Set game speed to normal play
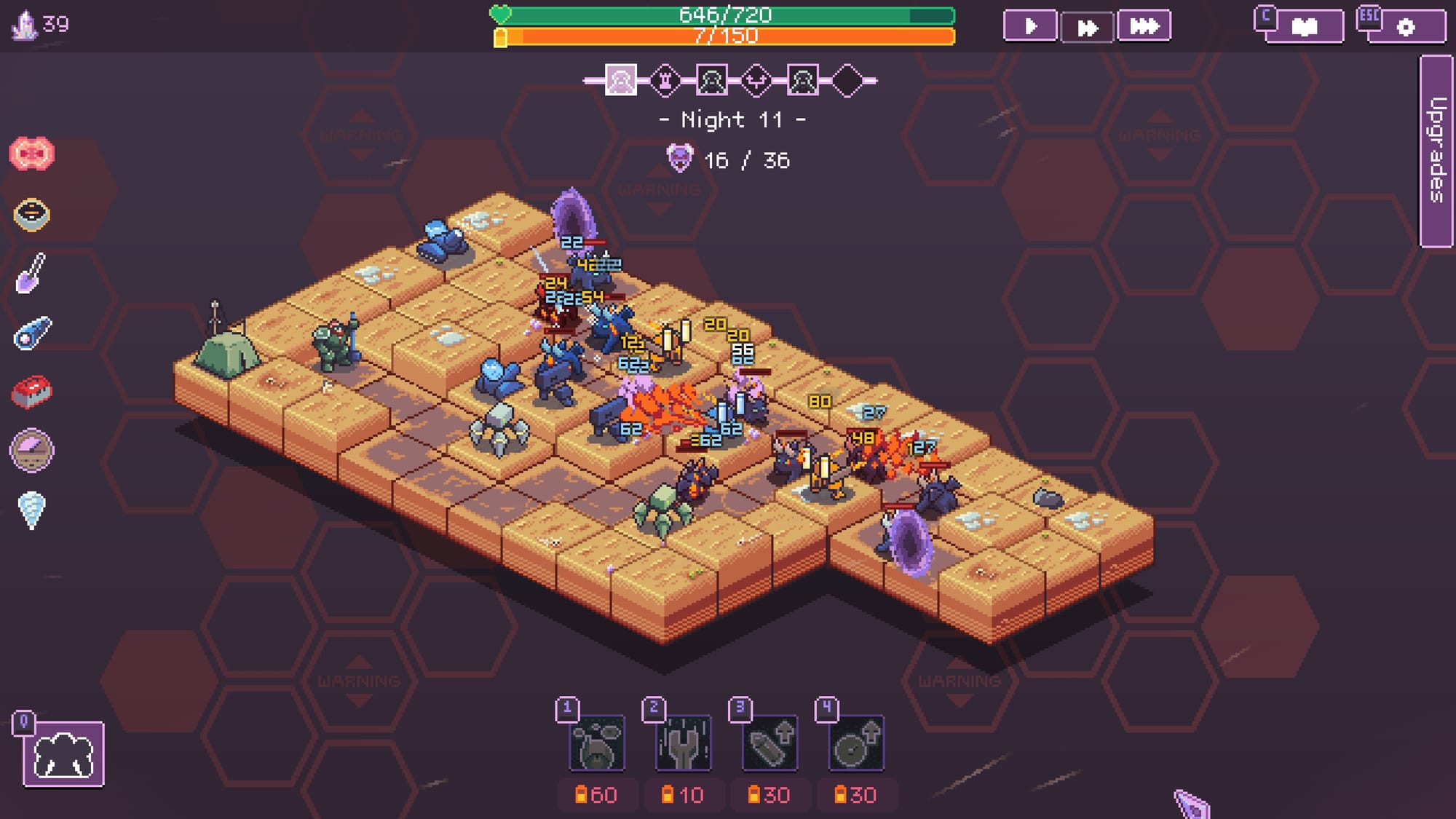The width and height of the screenshot is (1456, 819). tap(1029, 27)
